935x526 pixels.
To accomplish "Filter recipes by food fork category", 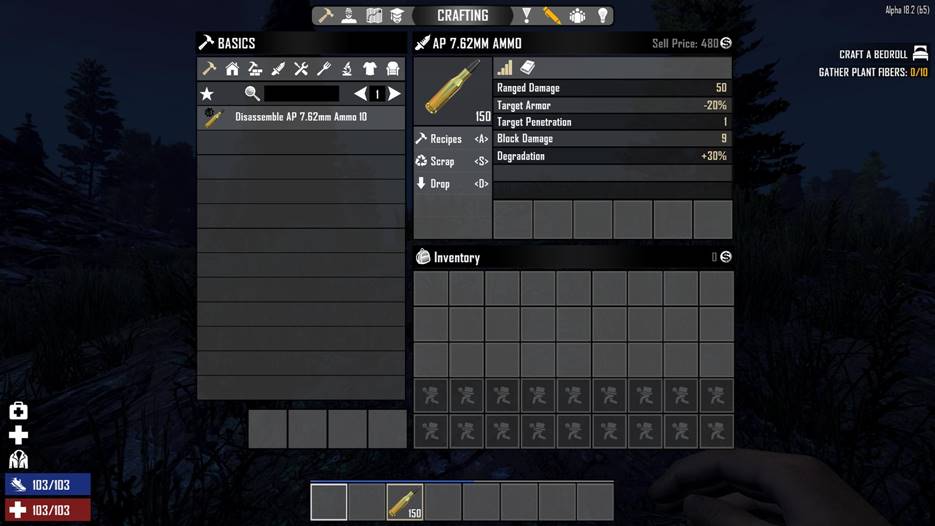I will 324,69.
